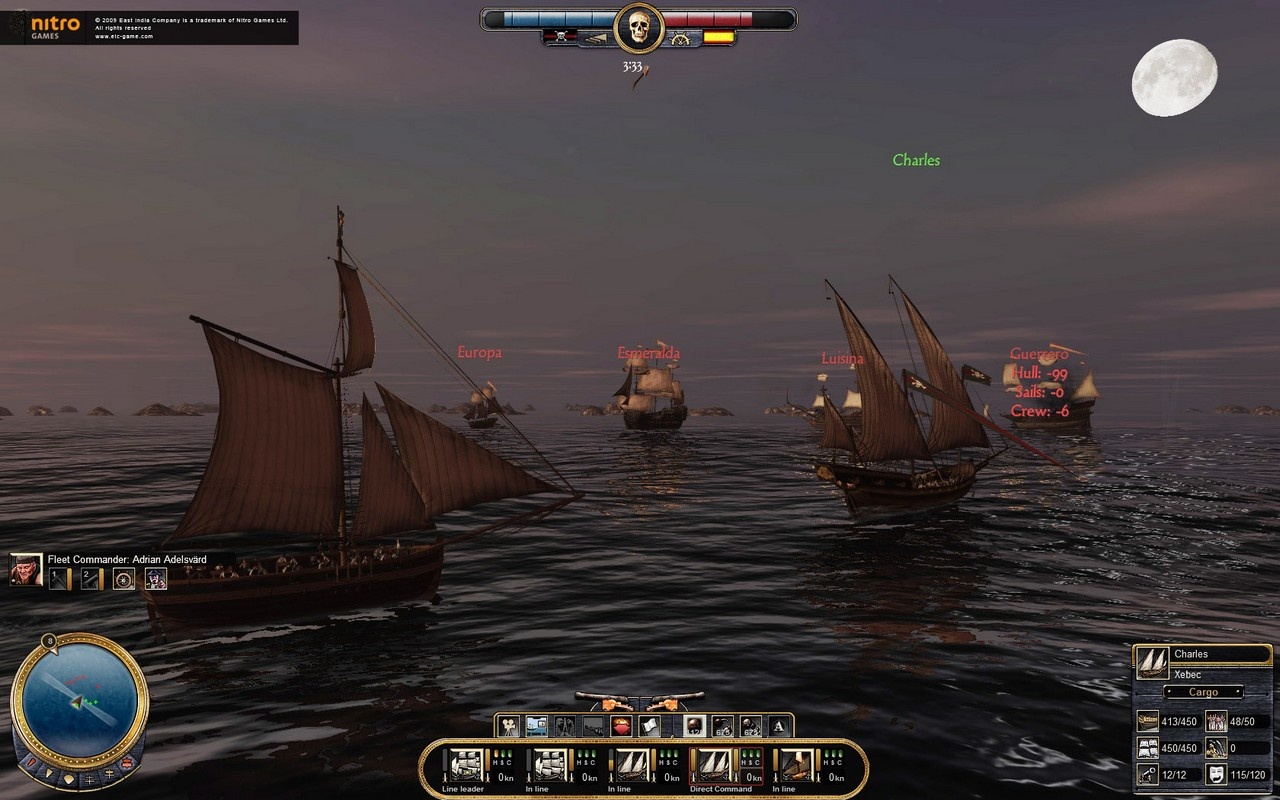Click the Fleet Commander Adrian Adelsvärd portrait
The width and height of the screenshot is (1280, 800).
pyautogui.click(x=25, y=570)
